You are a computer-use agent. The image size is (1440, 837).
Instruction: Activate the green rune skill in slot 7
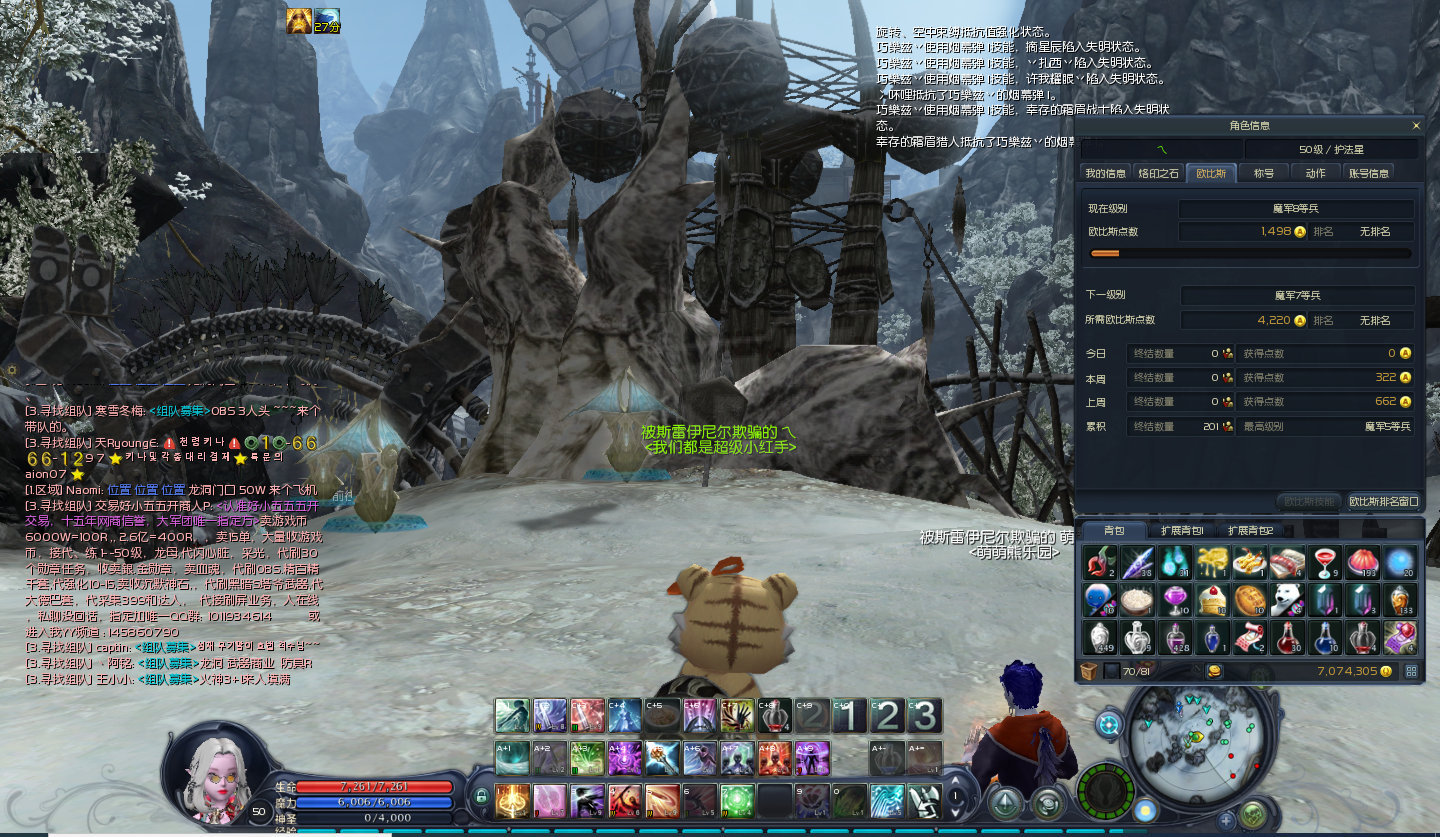point(739,799)
